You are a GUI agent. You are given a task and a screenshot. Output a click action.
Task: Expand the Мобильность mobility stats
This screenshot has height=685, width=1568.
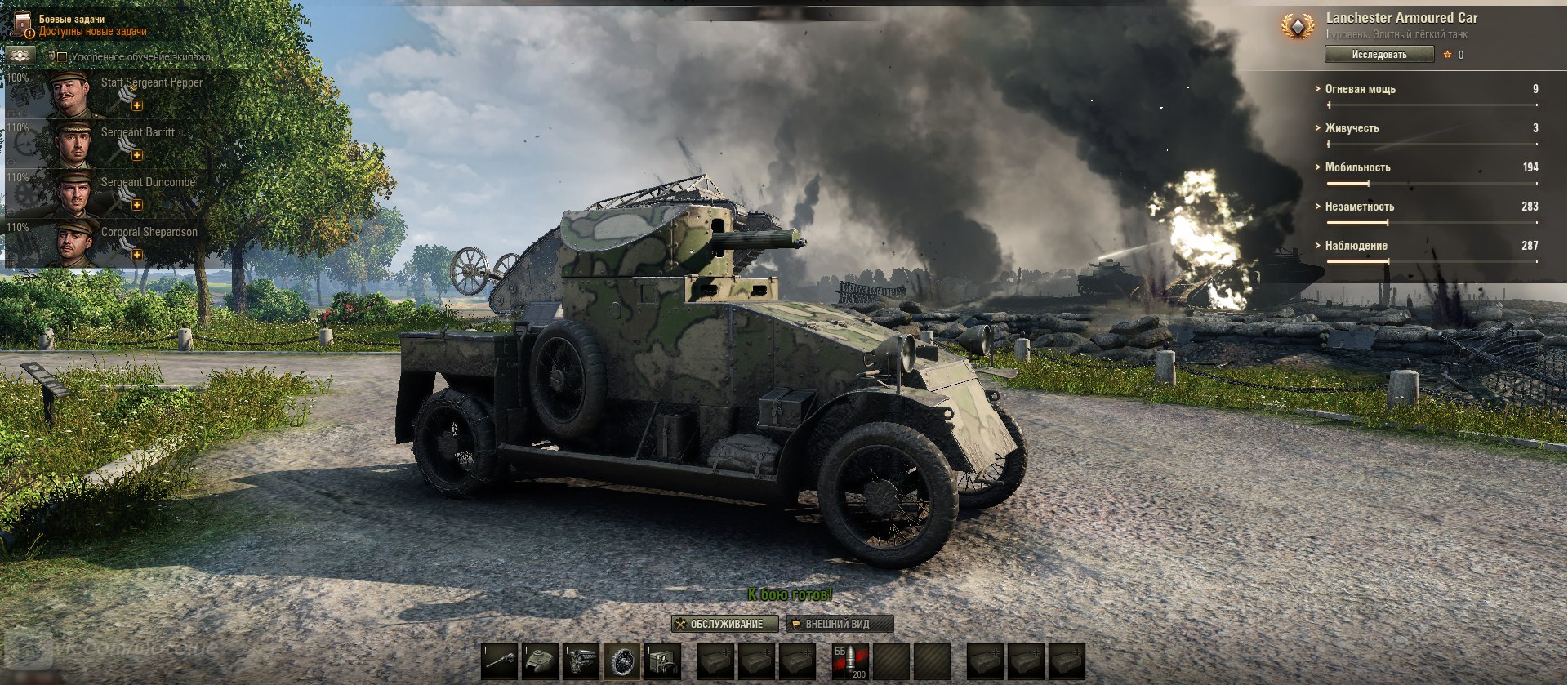[x=1357, y=167]
